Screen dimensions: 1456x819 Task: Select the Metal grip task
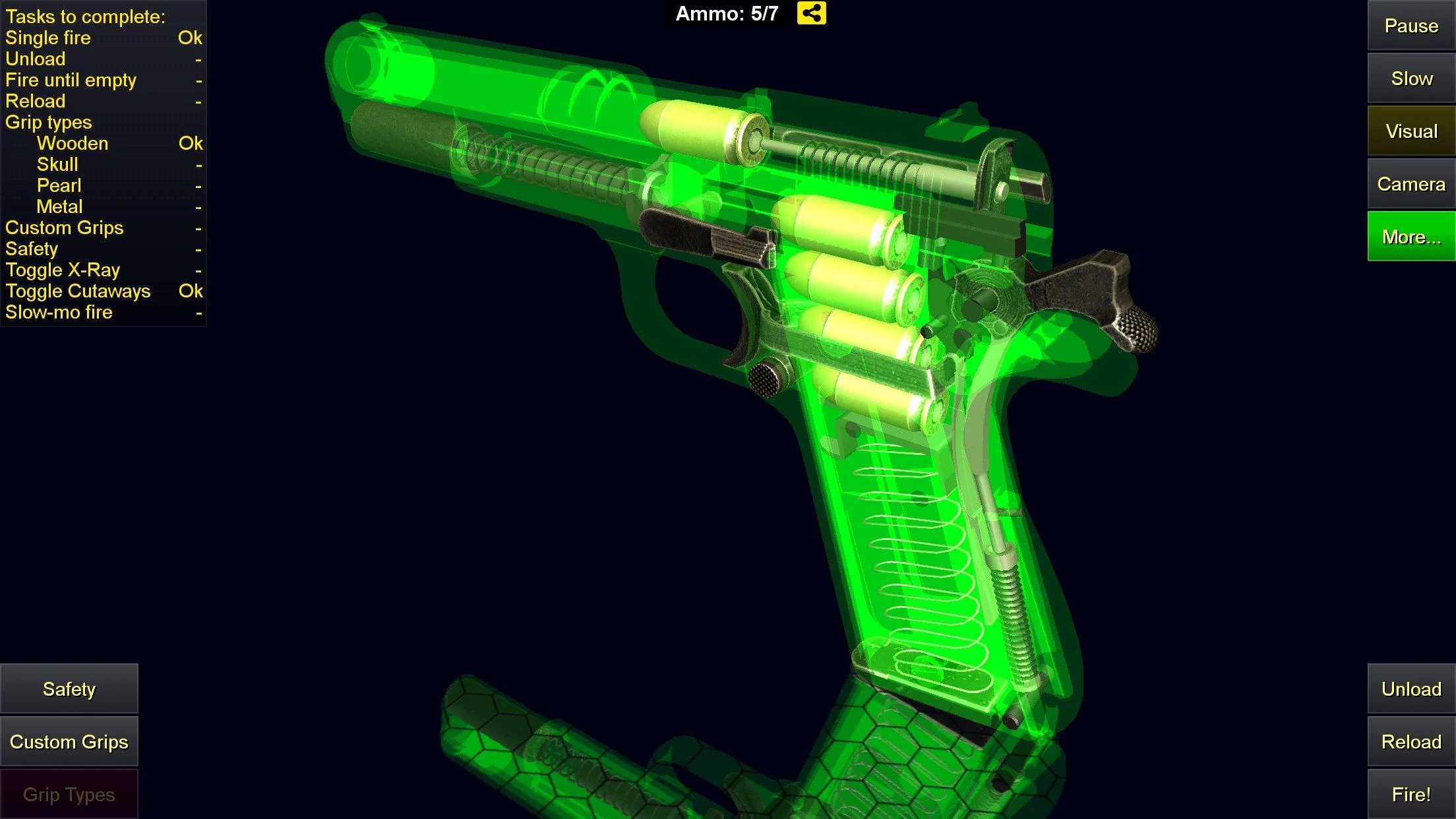59,206
